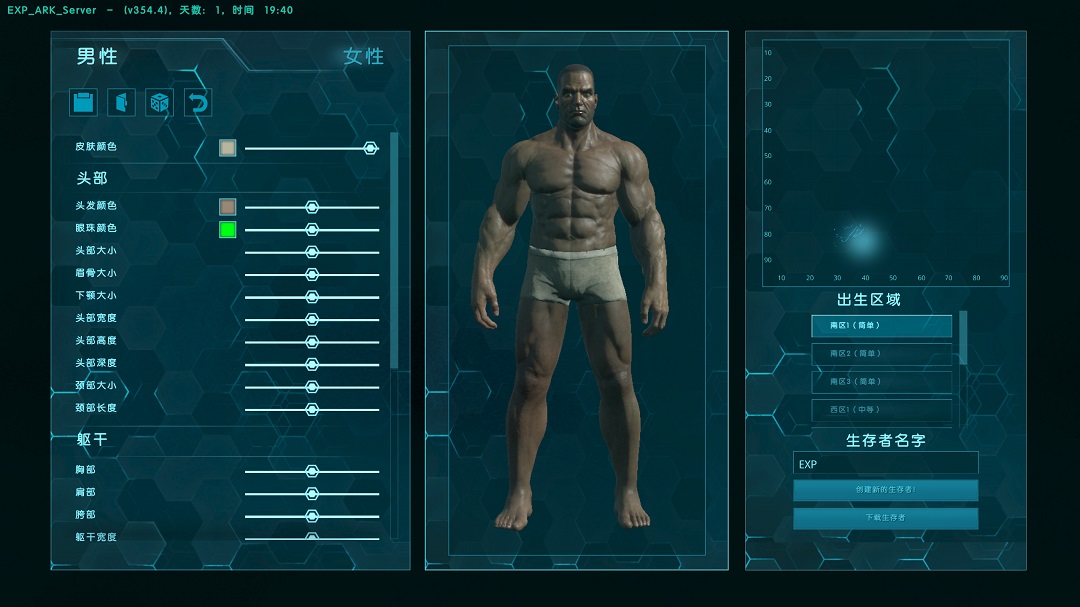Switch to the 女性 (female) gender tab
The width and height of the screenshot is (1080, 607).
point(363,57)
